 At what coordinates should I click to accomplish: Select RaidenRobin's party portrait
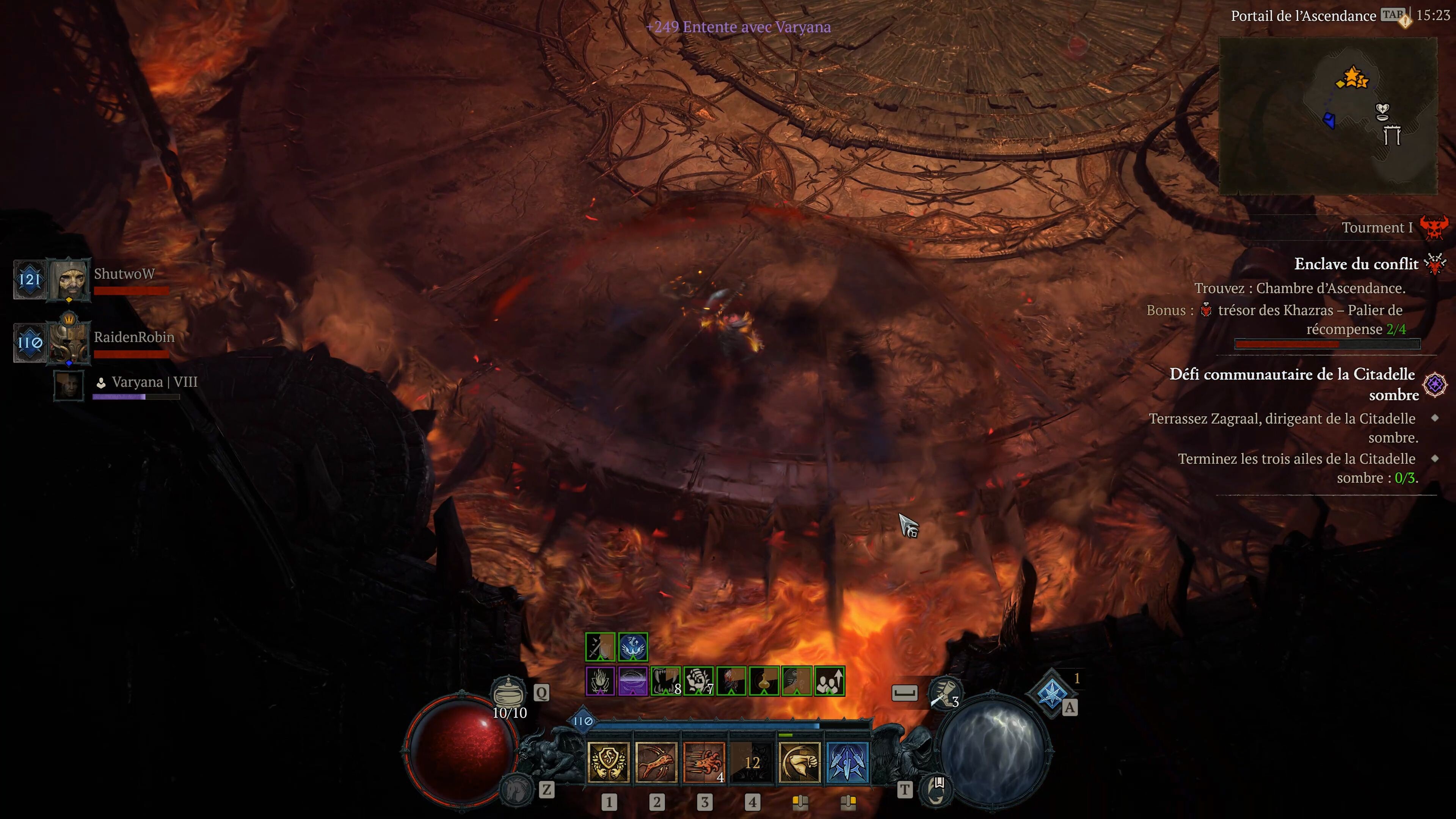tap(69, 342)
